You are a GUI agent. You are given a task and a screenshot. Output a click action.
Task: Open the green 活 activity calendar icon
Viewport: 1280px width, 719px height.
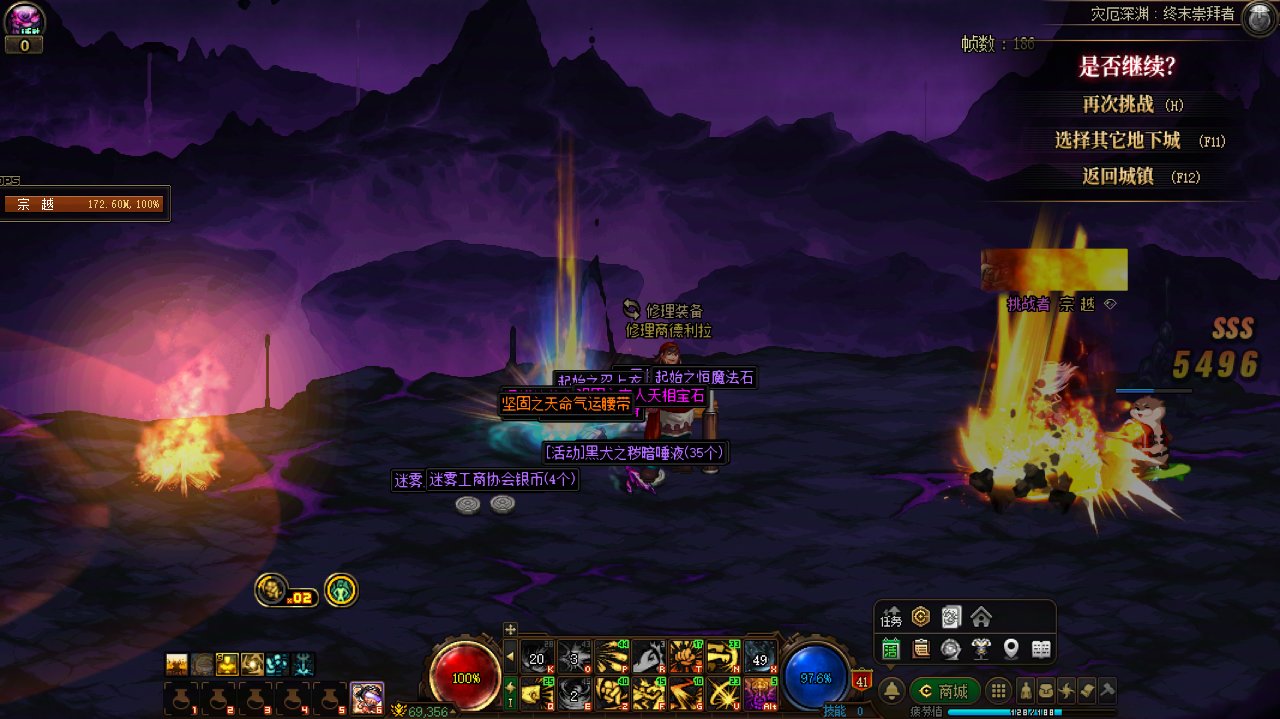(891, 649)
